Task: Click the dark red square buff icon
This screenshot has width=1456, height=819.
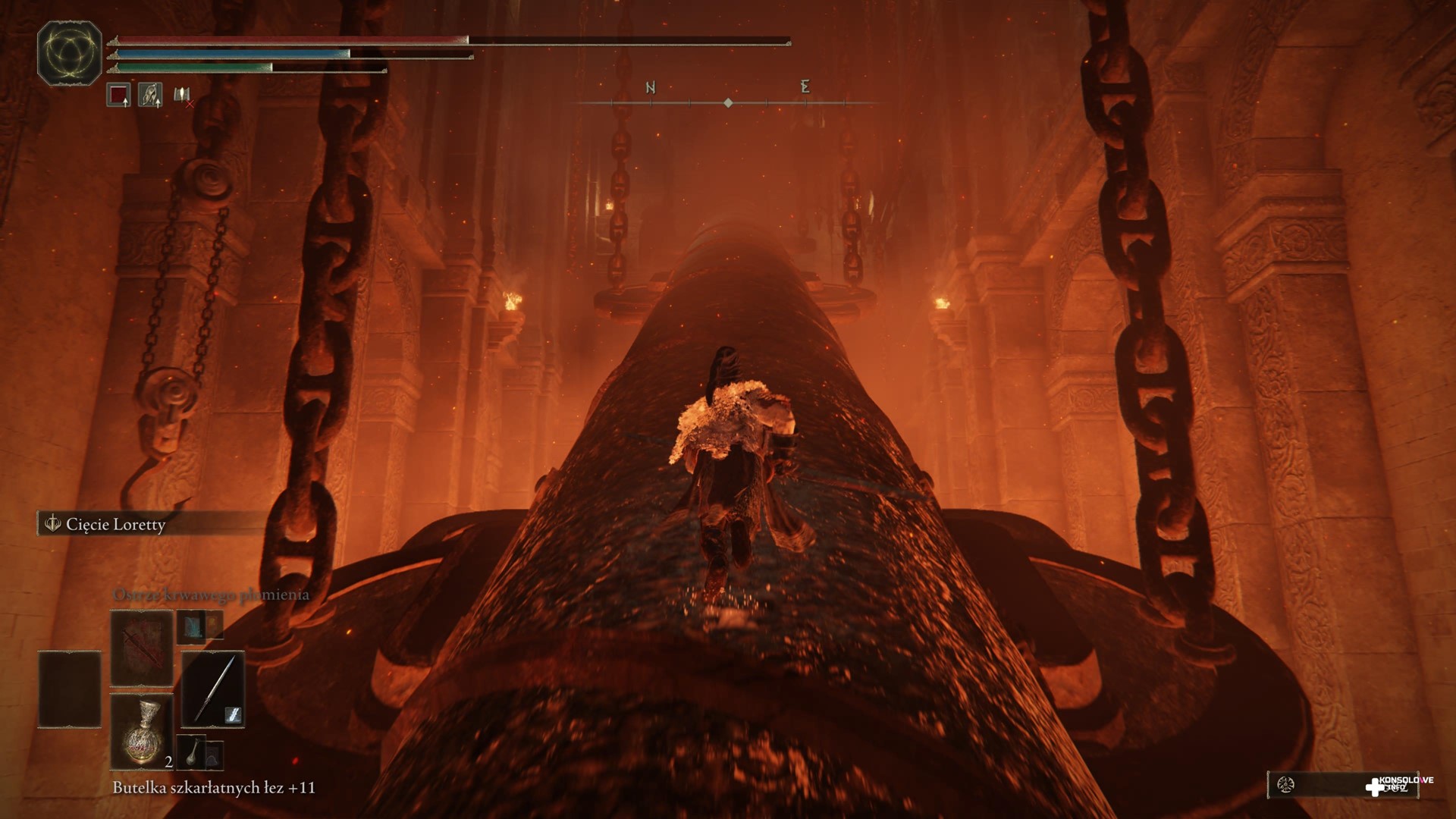Action: tap(118, 96)
